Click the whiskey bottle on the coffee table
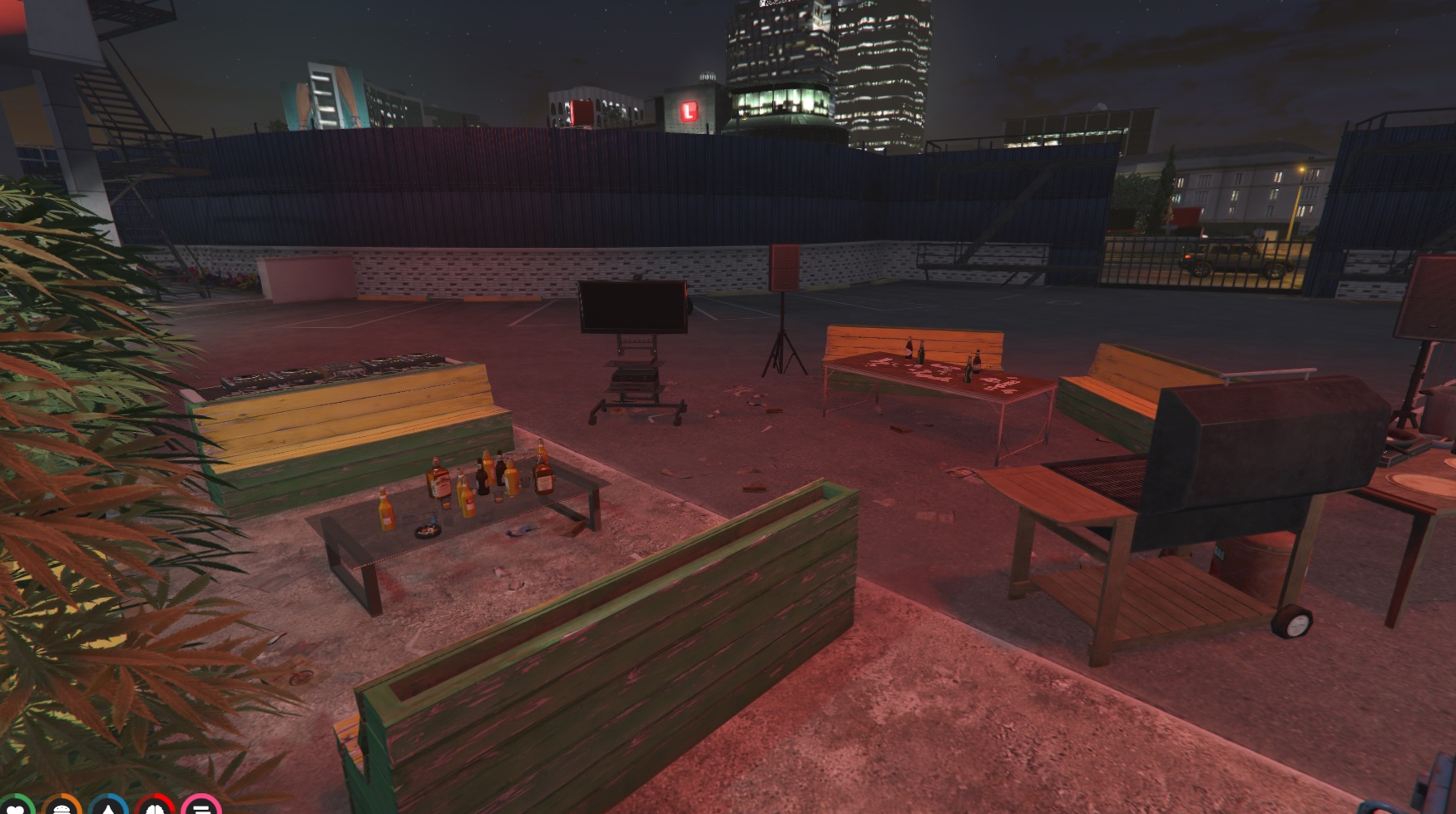The height and width of the screenshot is (814, 1456). 439,480
